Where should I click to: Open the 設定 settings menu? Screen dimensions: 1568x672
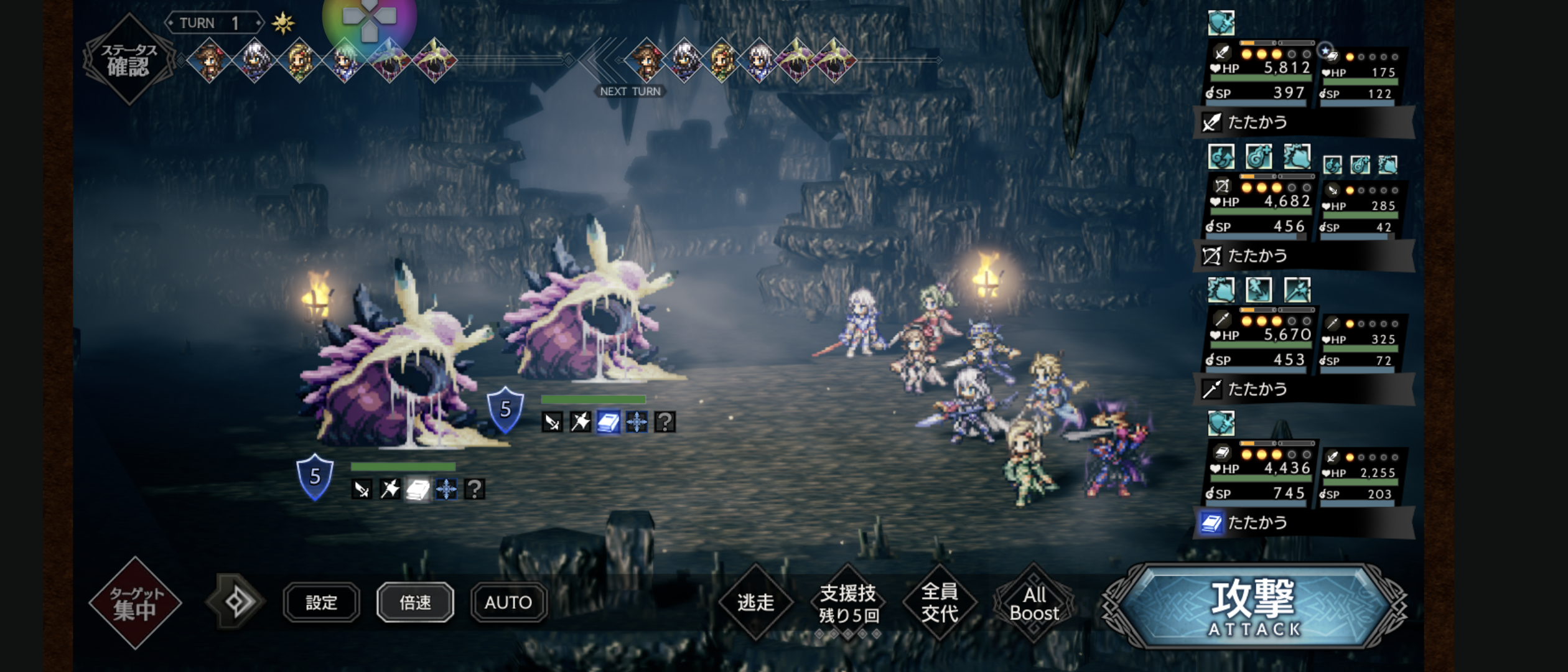click(x=321, y=602)
